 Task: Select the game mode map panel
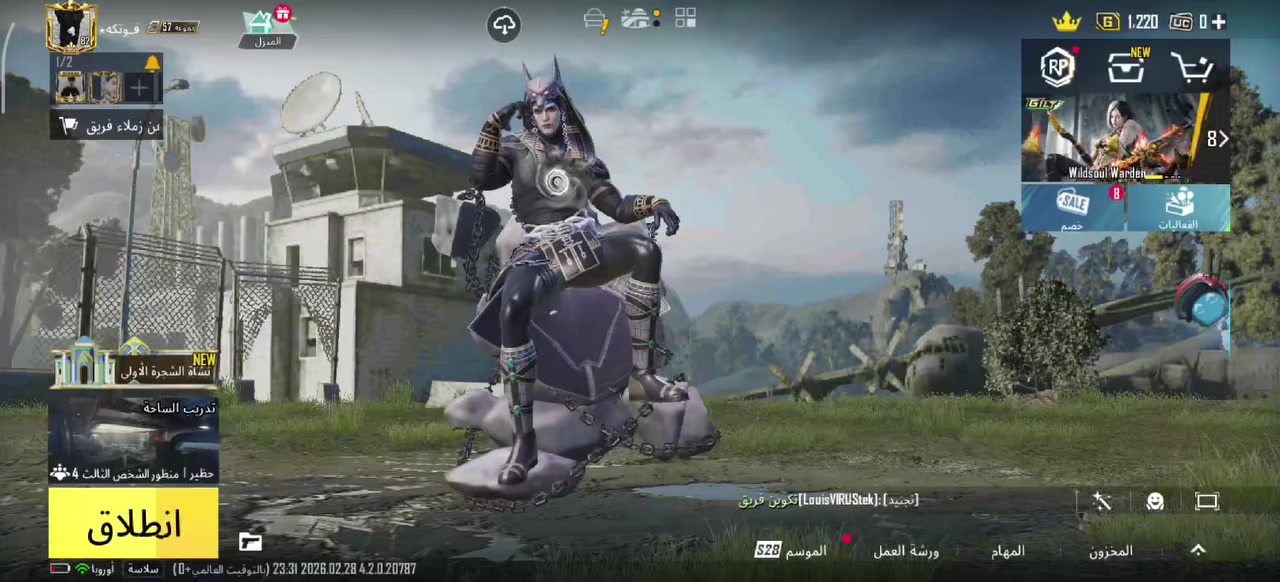coord(133,440)
